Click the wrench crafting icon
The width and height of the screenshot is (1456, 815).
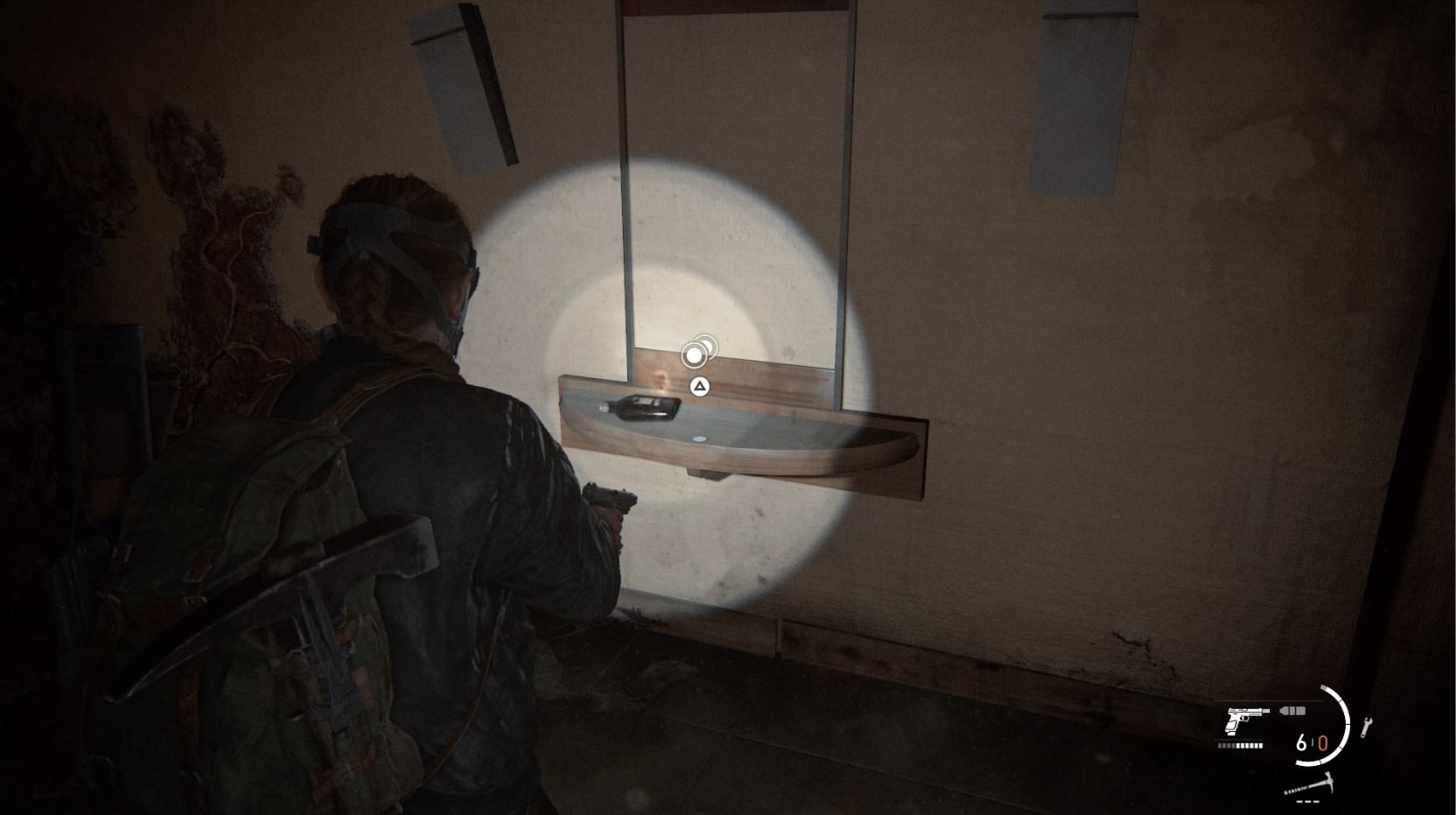pos(1366,726)
